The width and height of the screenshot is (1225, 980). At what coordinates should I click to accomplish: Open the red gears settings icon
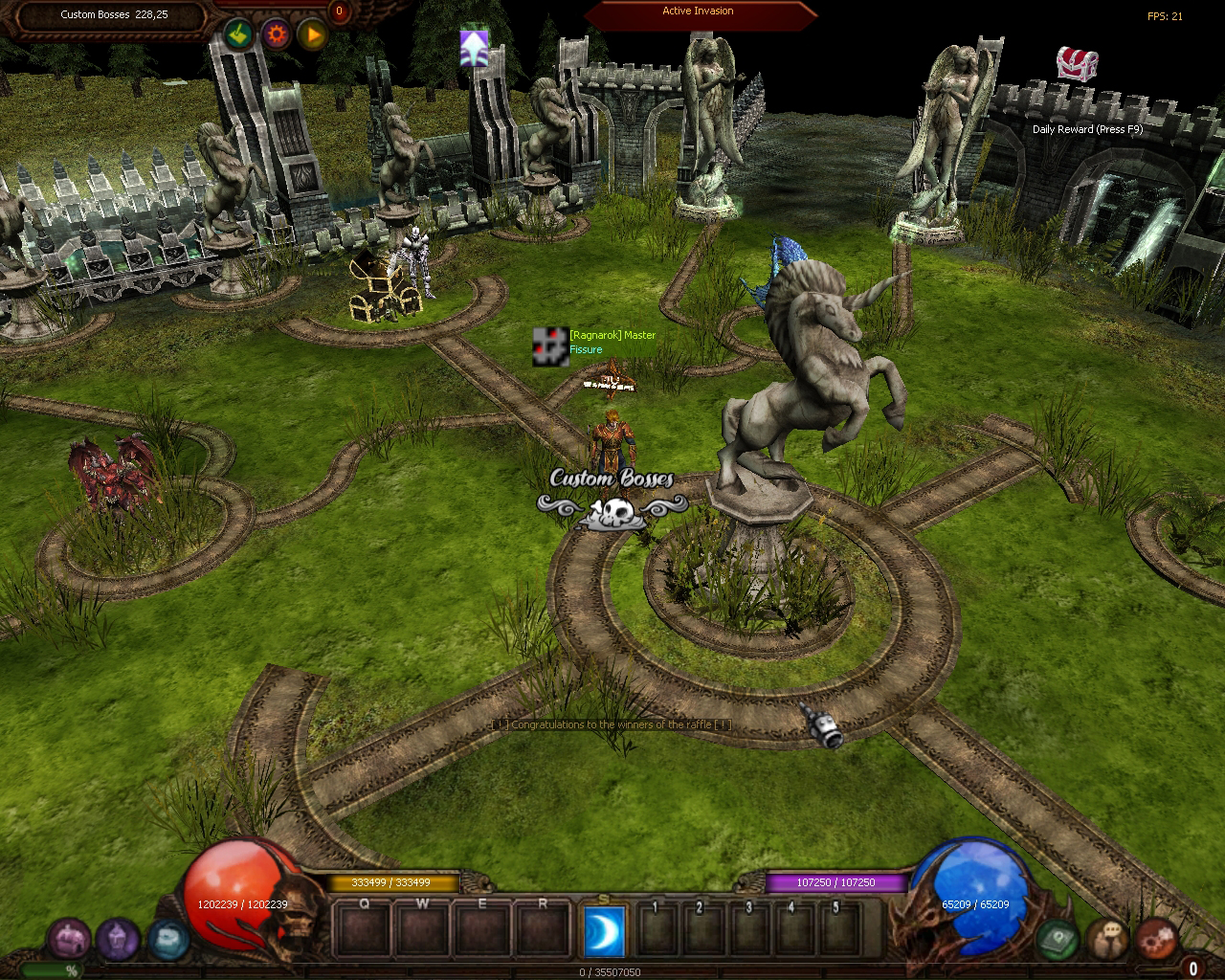click(1156, 939)
